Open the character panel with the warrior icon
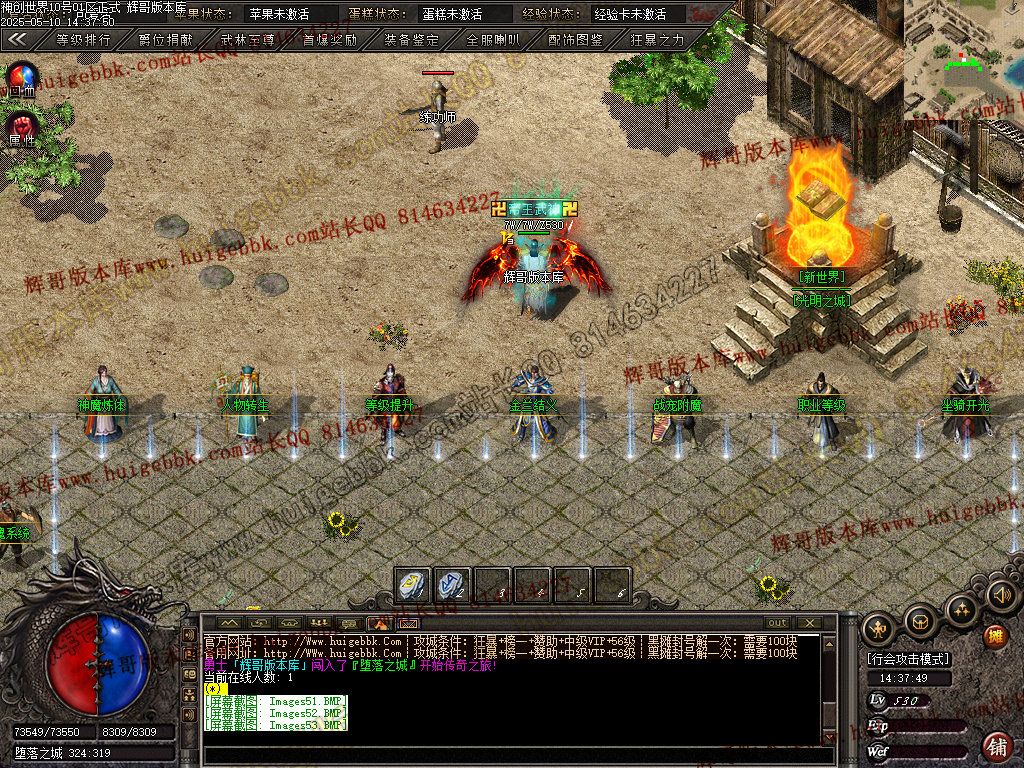 click(879, 629)
